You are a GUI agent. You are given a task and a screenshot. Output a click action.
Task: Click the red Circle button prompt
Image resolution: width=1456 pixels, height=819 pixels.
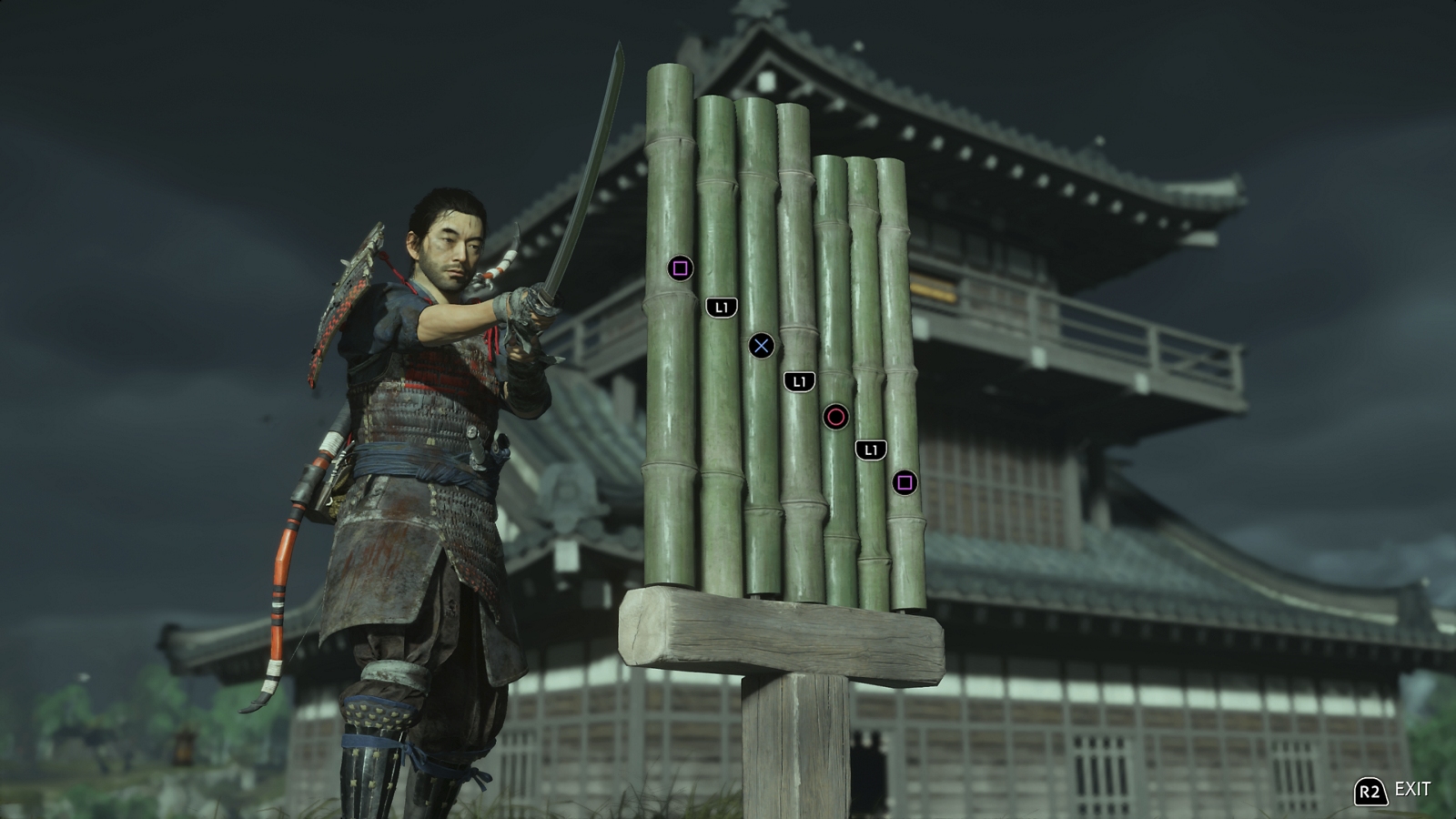(x=837, y=418)
